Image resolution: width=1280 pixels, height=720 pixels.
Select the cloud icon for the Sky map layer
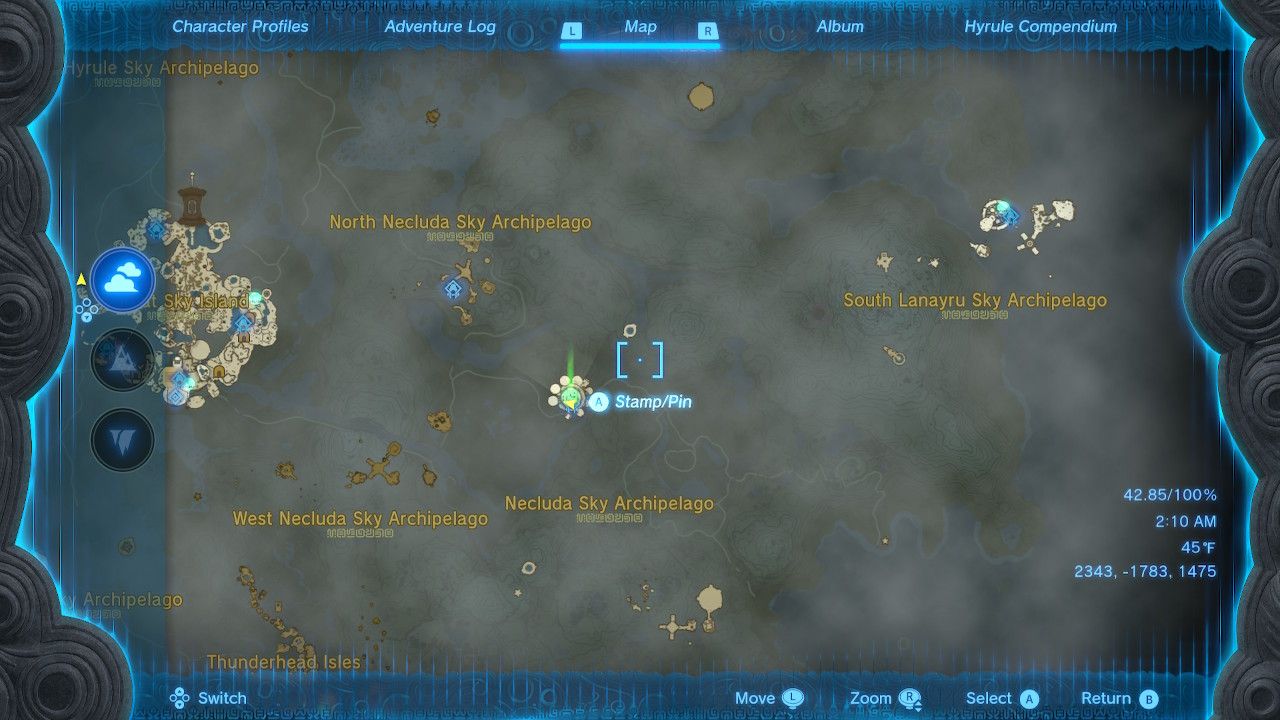pos(122,285)
